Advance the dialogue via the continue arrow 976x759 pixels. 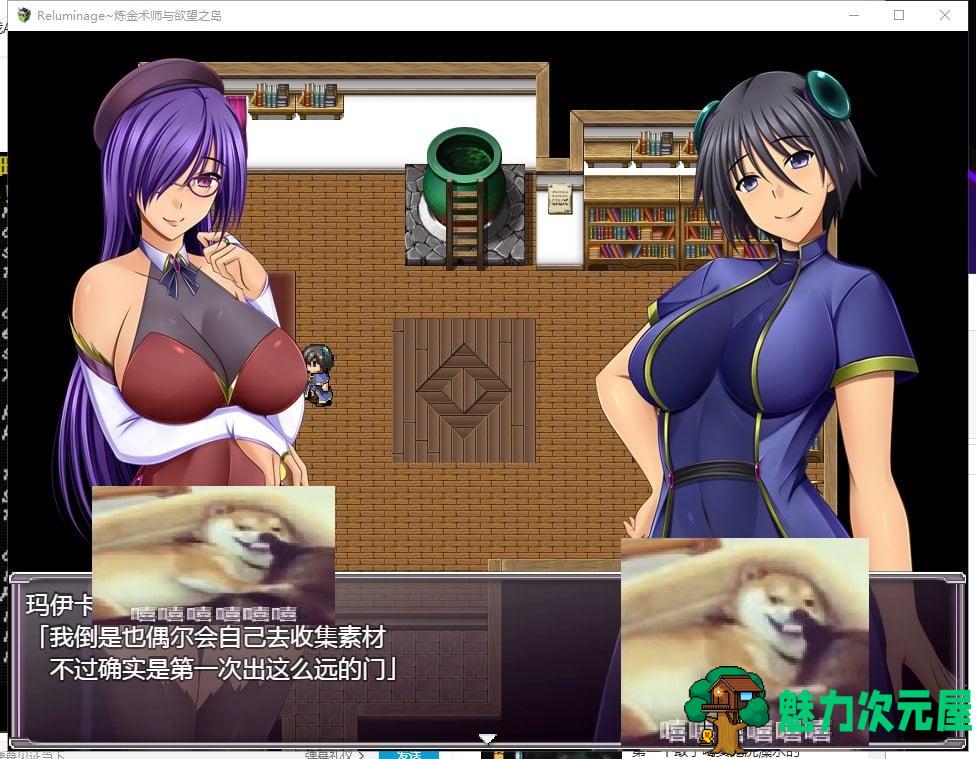[487, 739]
